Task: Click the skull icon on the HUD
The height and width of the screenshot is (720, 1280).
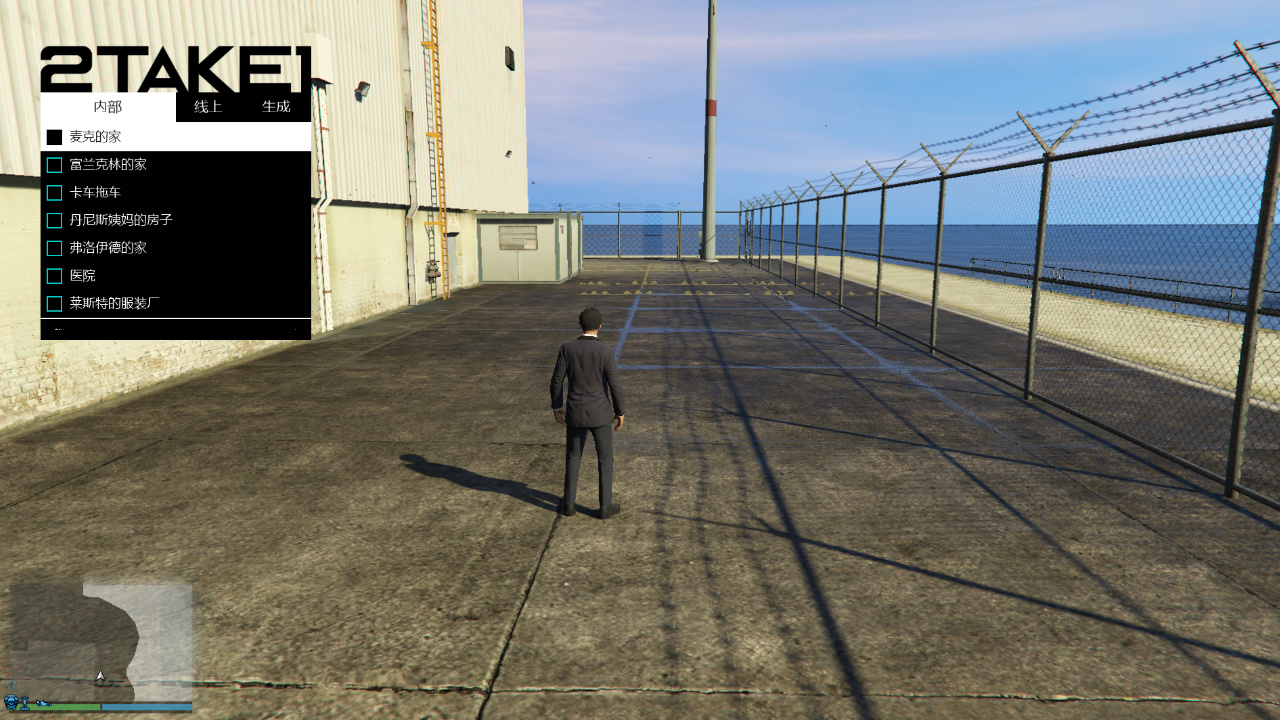Action: pyautogui.click(x=11, y=703)
